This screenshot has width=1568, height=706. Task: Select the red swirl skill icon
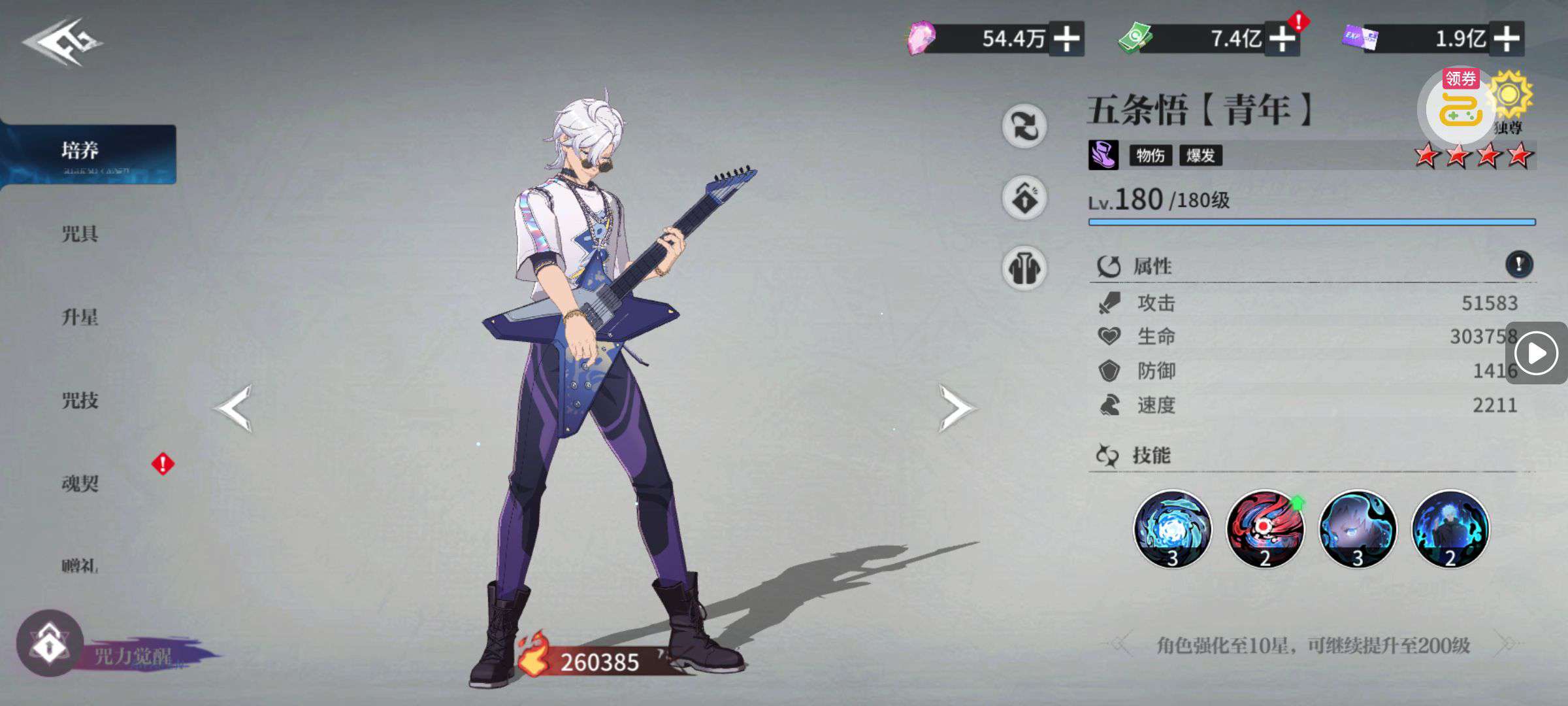click(1265, 528)
